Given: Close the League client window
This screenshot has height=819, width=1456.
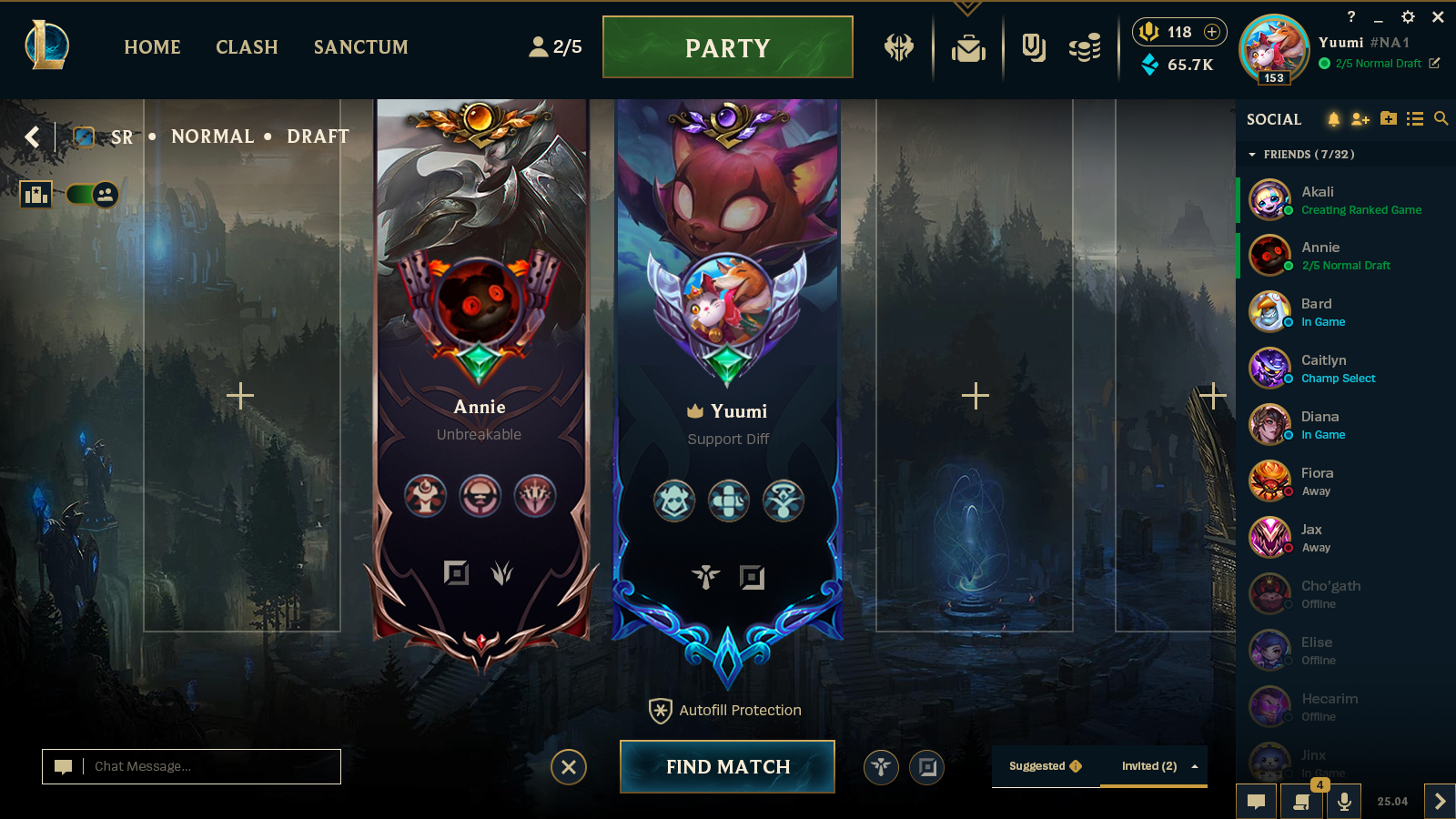Looking at the screenshot, I should click(x=1438, y=17).
